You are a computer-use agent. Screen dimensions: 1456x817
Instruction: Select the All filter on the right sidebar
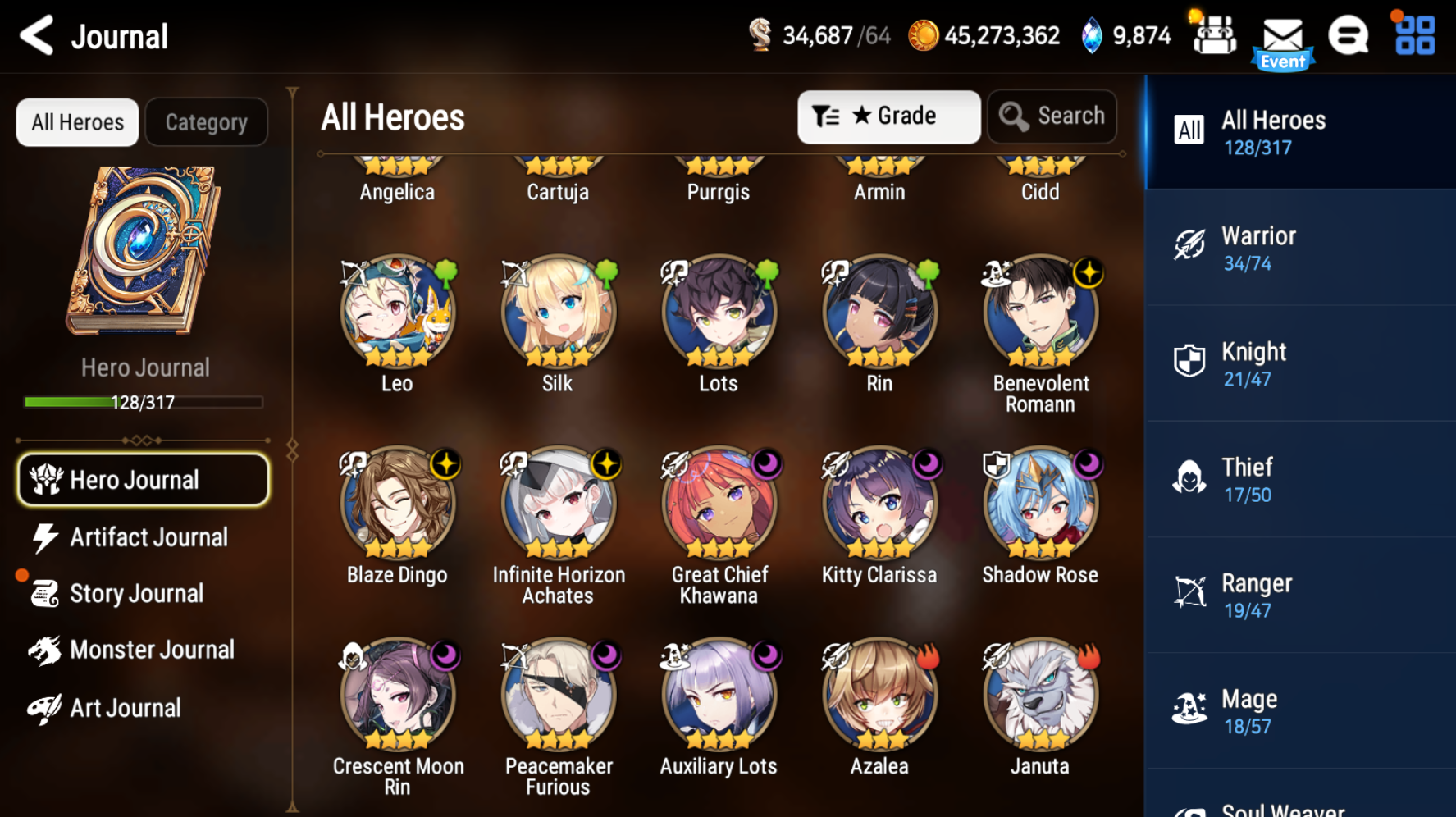click(1189, 130)
